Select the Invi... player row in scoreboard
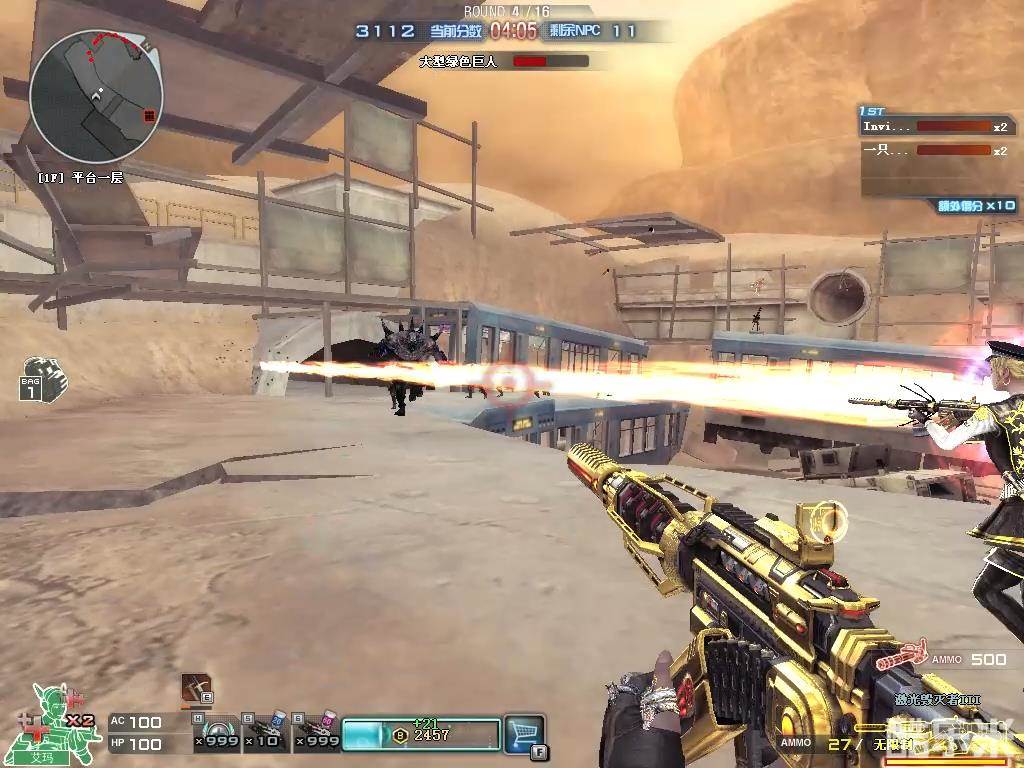 coord(934,127)
